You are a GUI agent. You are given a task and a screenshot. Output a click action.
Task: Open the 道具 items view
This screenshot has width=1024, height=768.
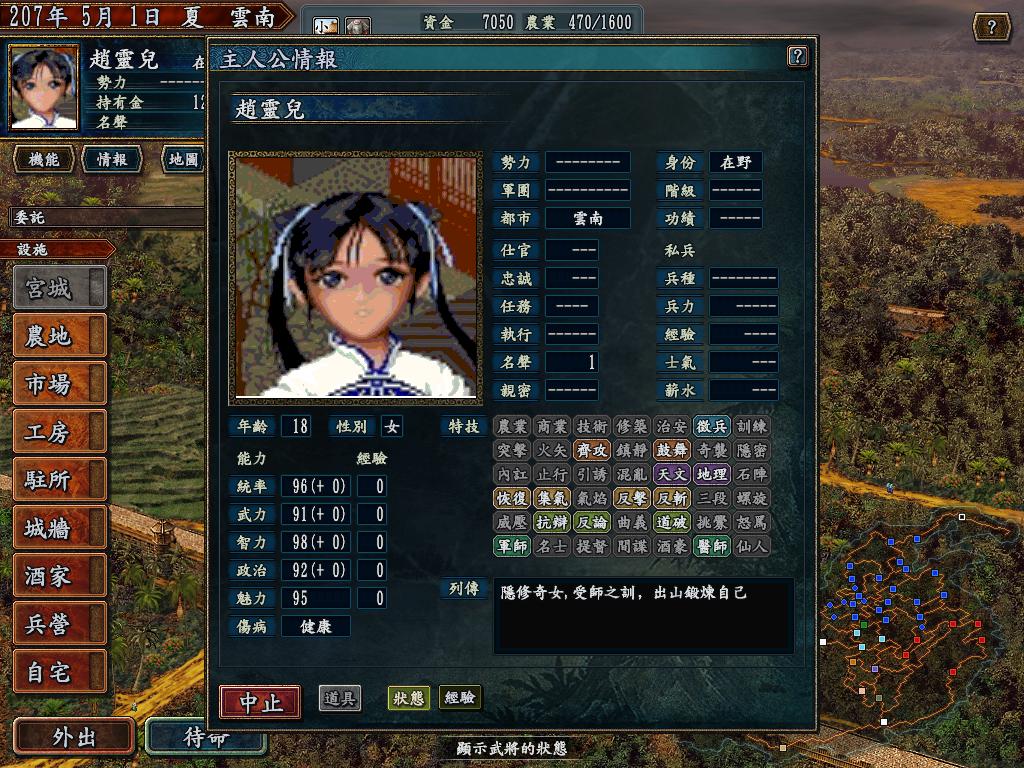pyautogui.click(x=340, y=698)
